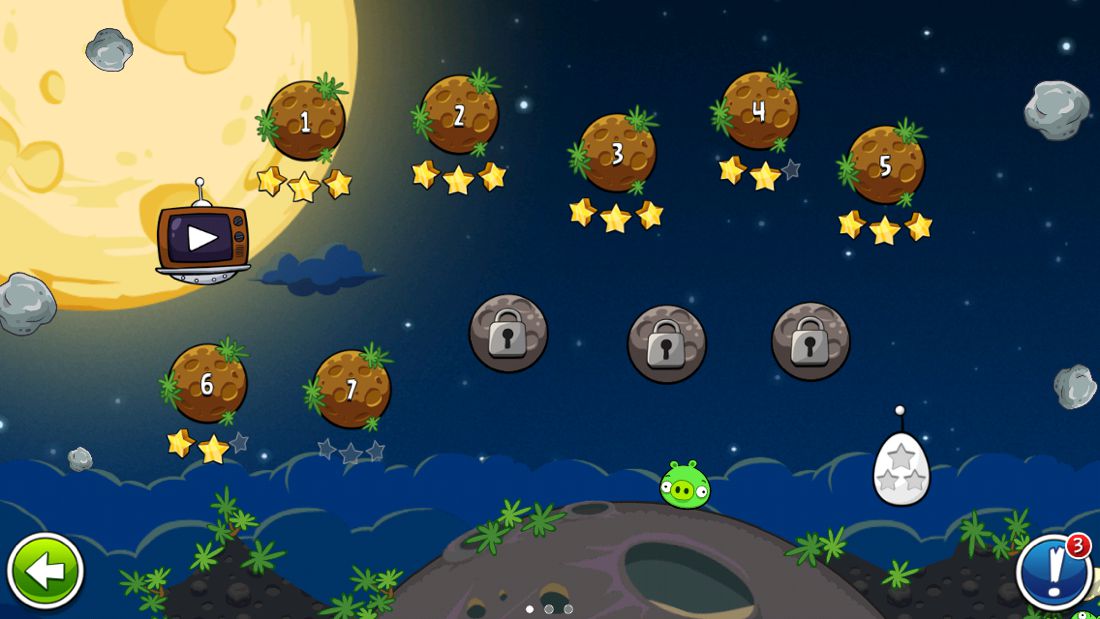1100x619 pixels.
Task: Select the white egg bonus level
Action: tap(901, 470)
